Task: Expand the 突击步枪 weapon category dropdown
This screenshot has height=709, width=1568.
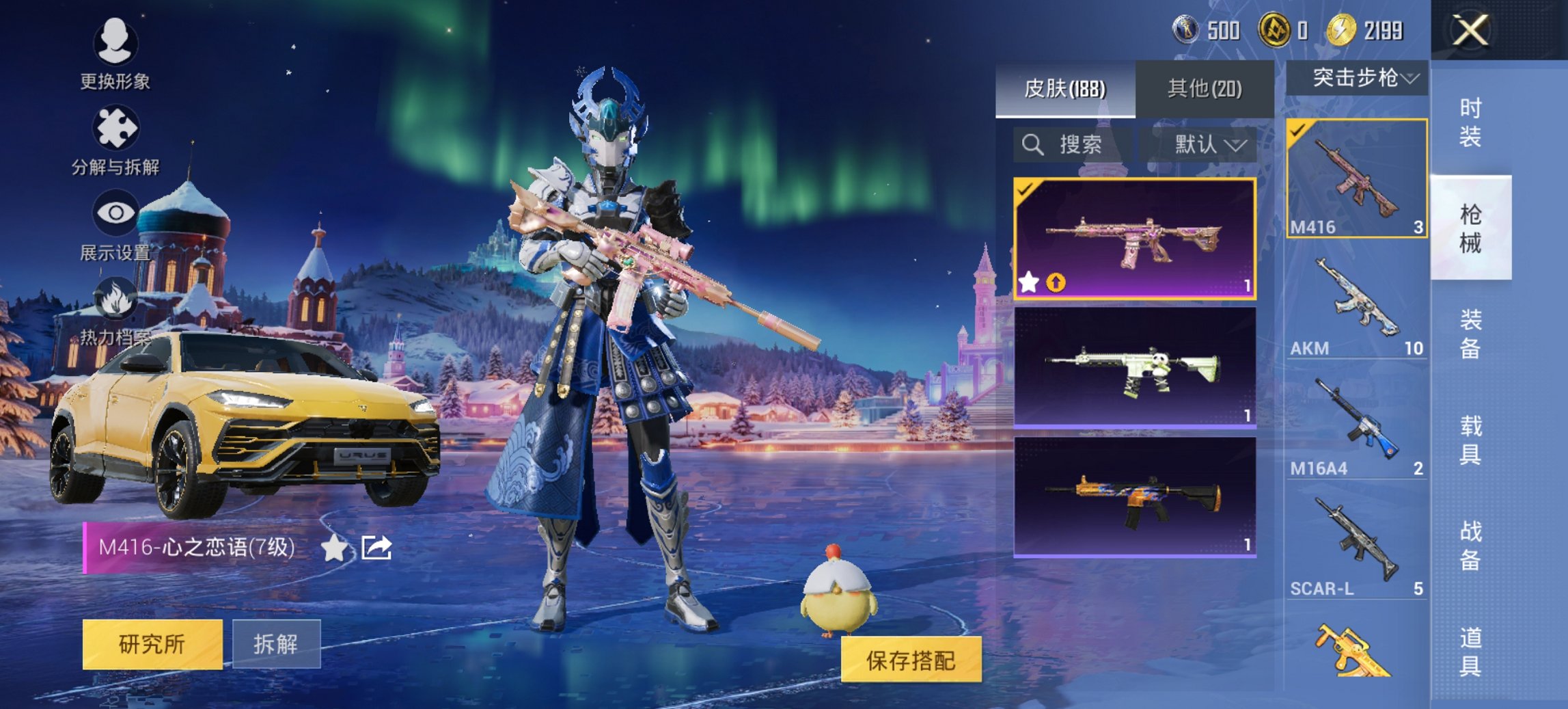Action: tap(1360, 77)
